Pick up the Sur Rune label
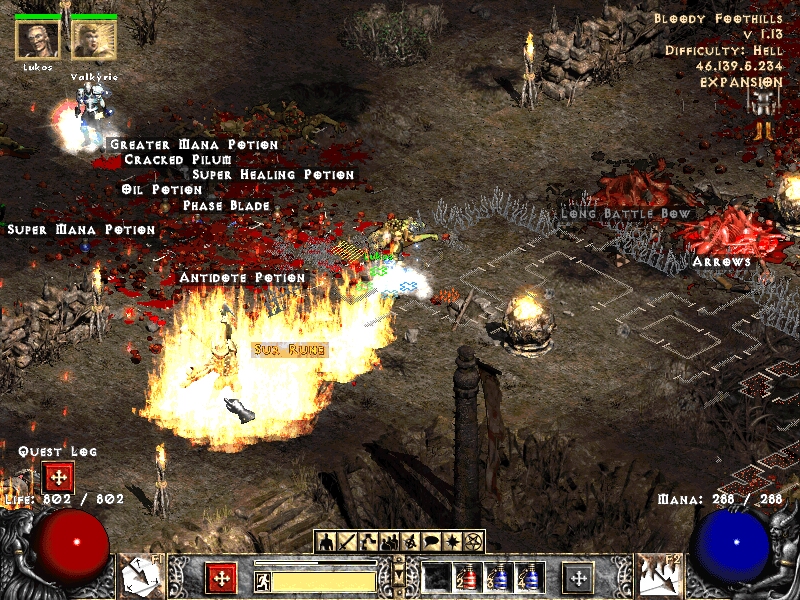The height and width of the screenshot is (600, 800). coord(277,349)
